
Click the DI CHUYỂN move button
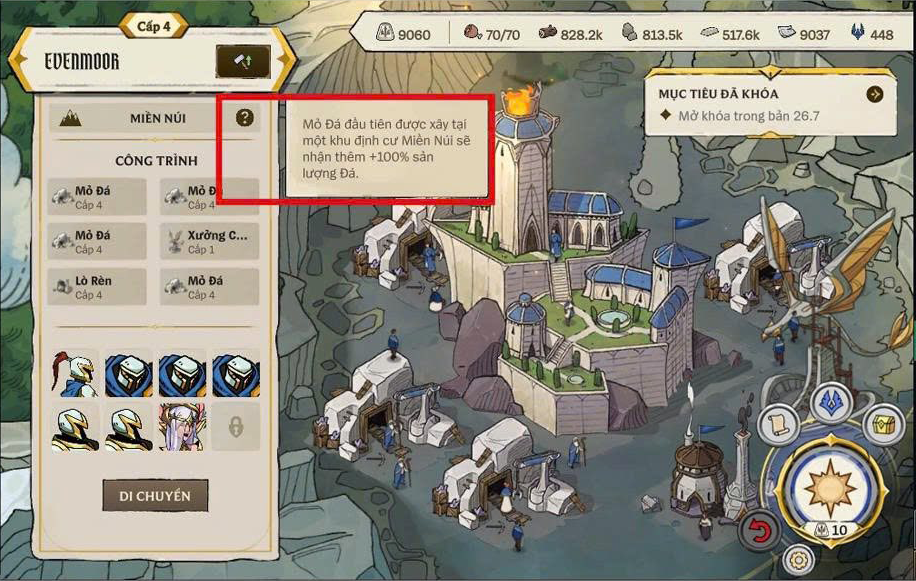coord(155,495)
